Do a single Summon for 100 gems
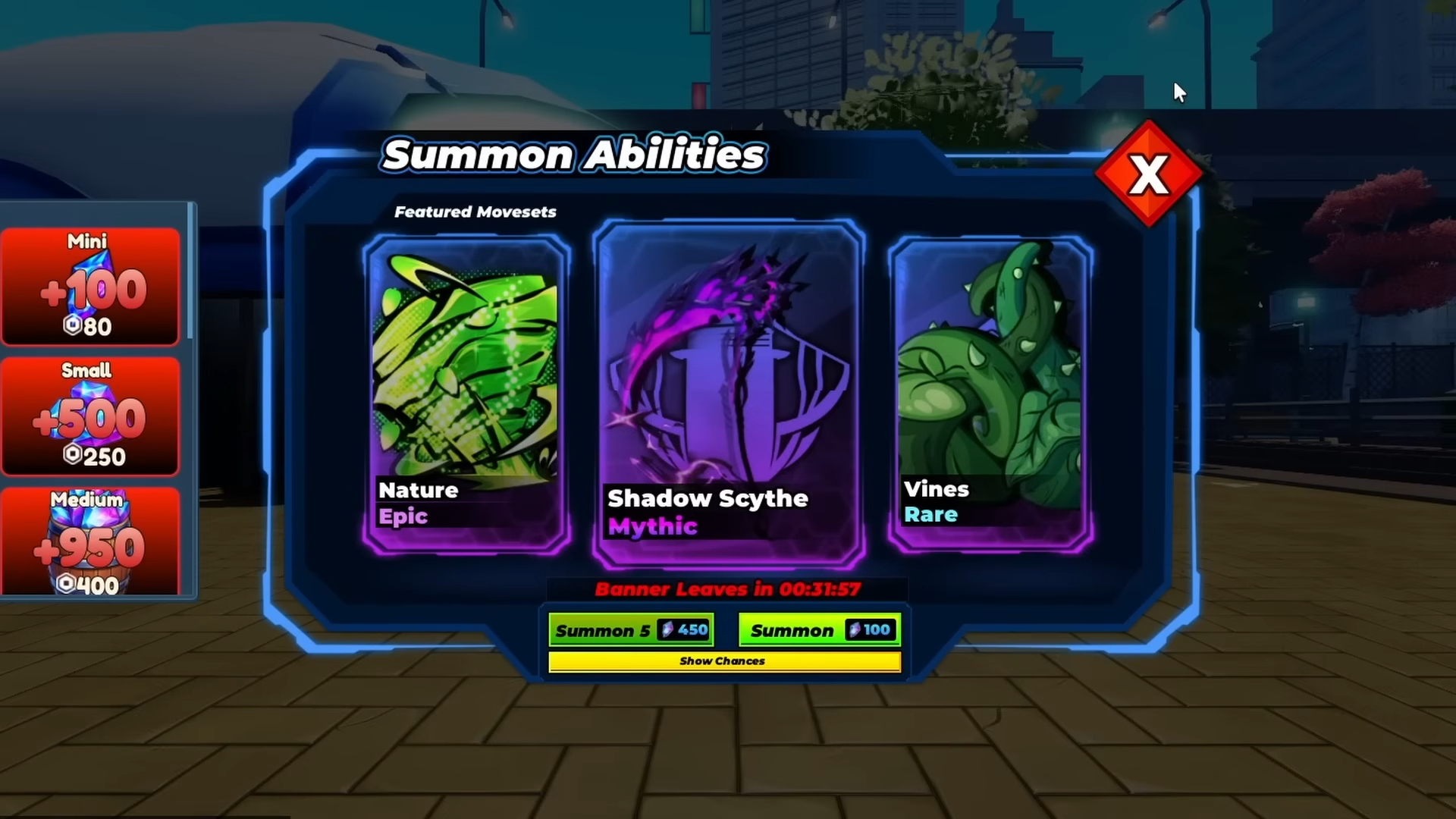Viewport: 1456px width, 819px height. [x=820, y=630]
